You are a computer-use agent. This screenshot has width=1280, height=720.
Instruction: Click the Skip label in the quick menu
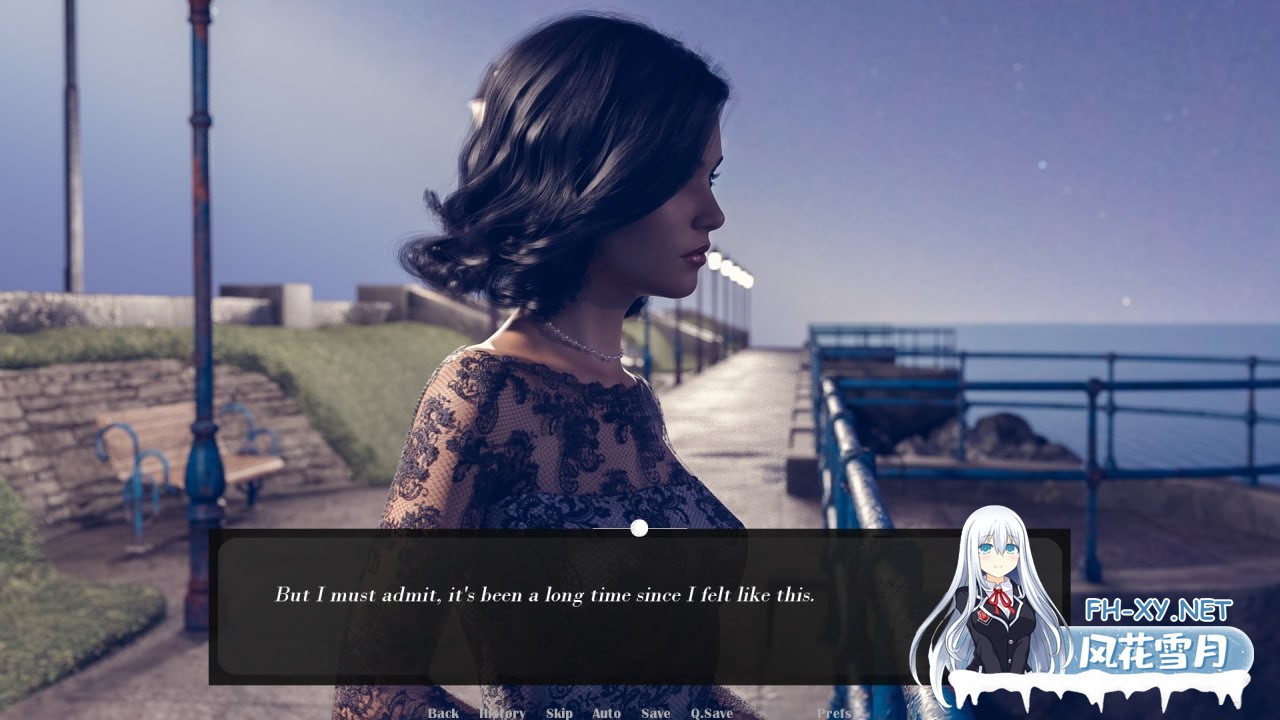click(558, 713)
